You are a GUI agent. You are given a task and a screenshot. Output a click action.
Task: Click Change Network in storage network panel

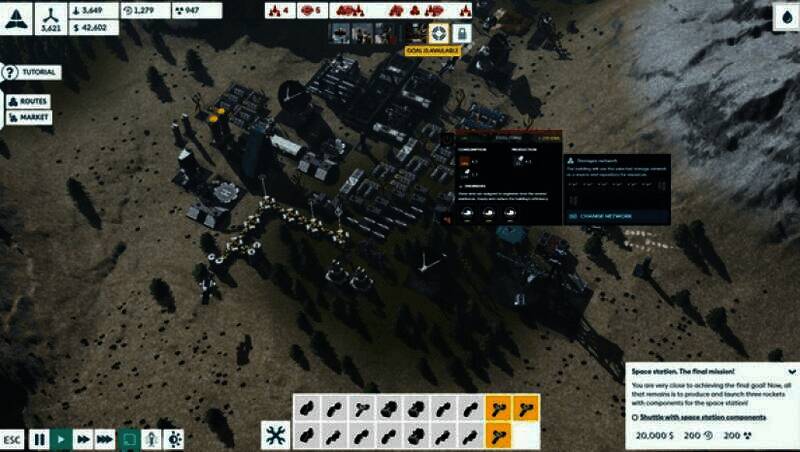603,215
